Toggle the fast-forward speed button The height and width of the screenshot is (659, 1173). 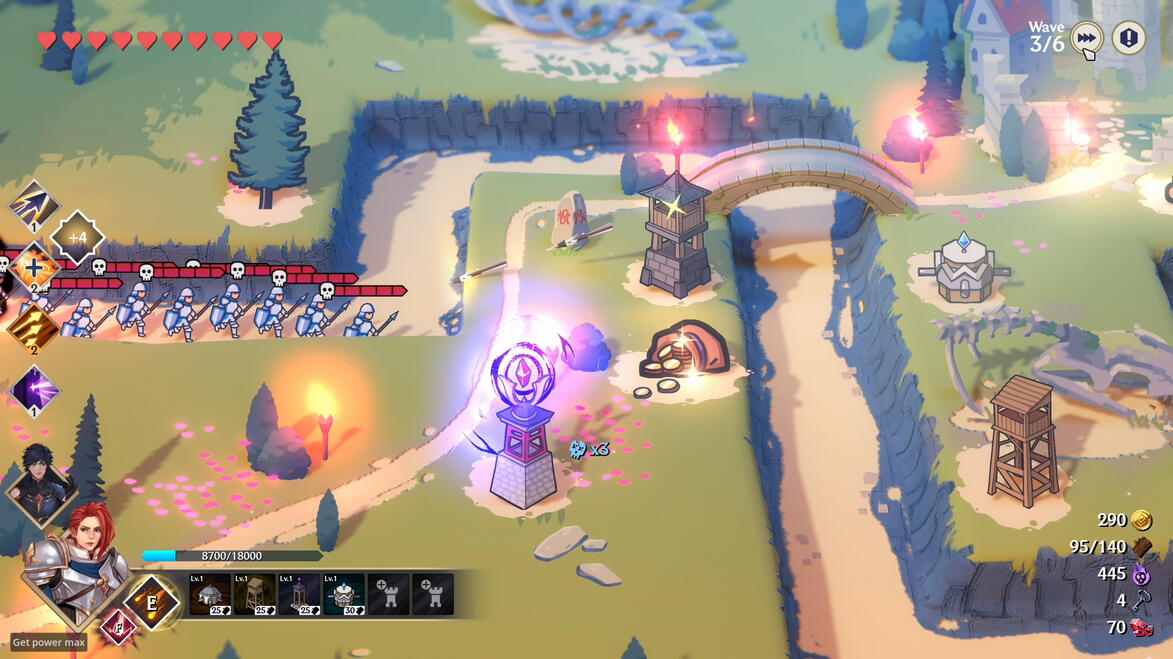click(1086, 39)
